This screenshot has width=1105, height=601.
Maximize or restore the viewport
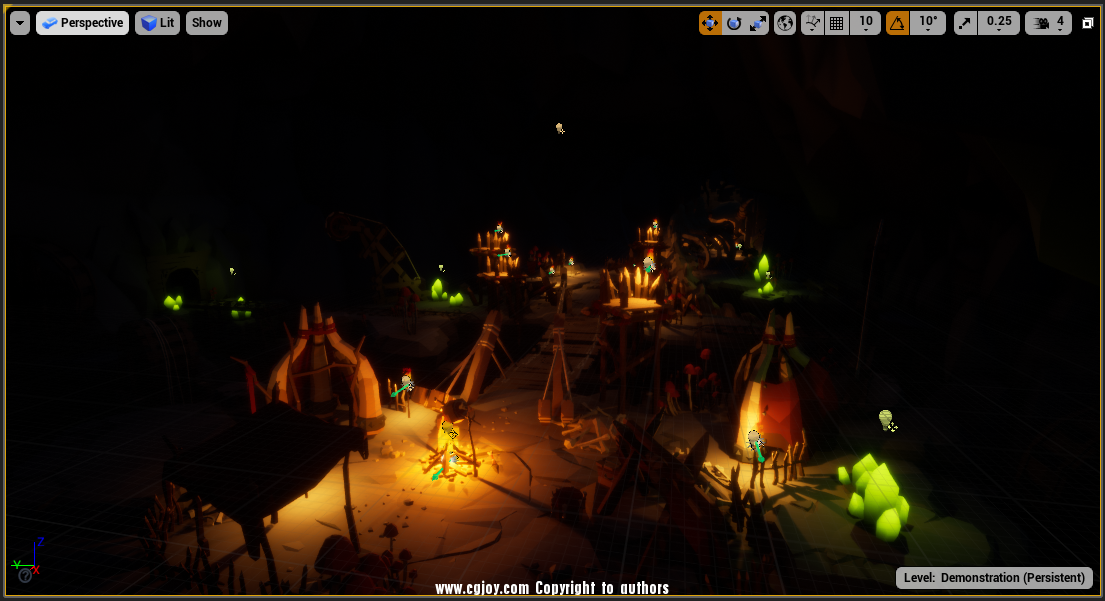coord(1088,23)
